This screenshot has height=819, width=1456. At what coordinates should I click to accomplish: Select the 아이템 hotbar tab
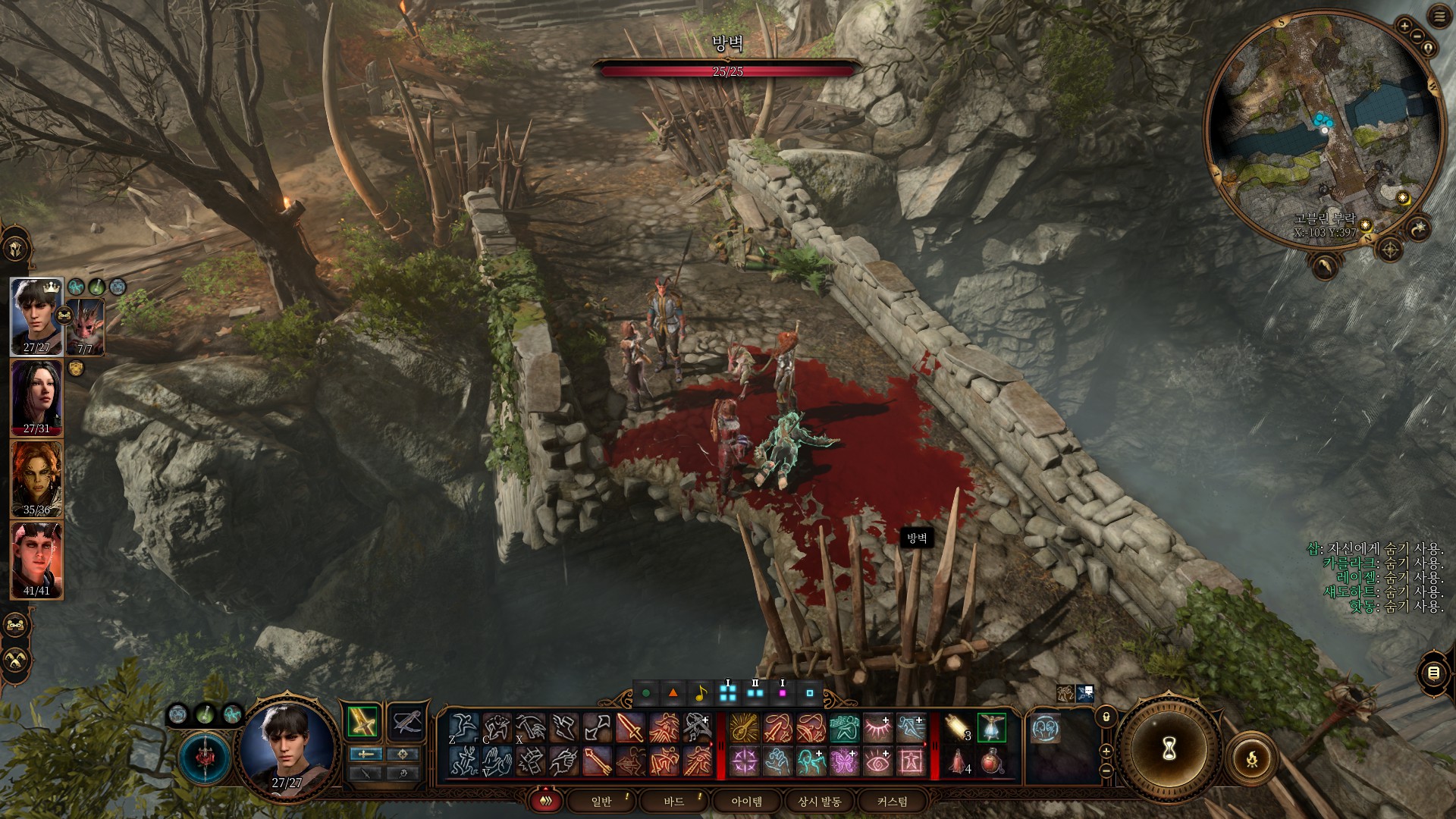point(746,802)
